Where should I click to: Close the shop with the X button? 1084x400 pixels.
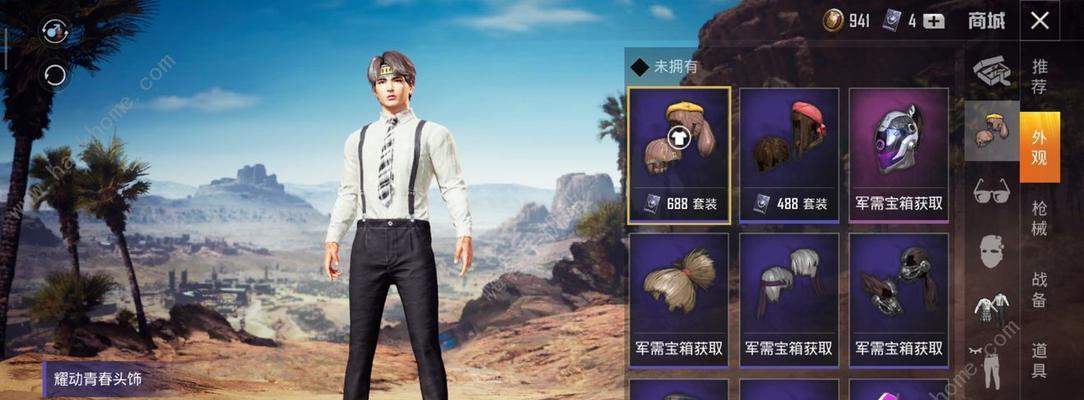tap(1040, 20)
